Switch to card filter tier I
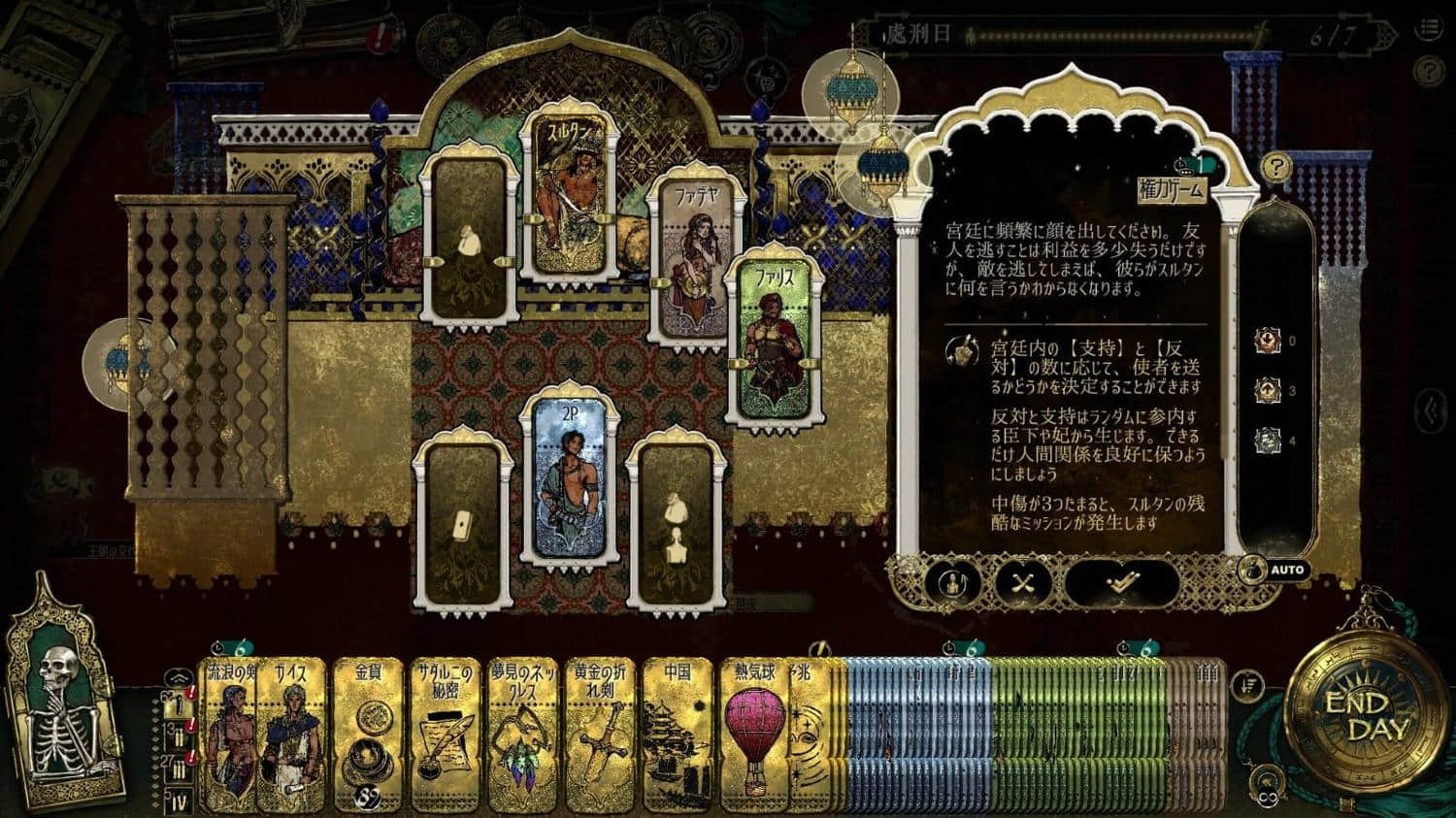 click(x=179, y=706)
